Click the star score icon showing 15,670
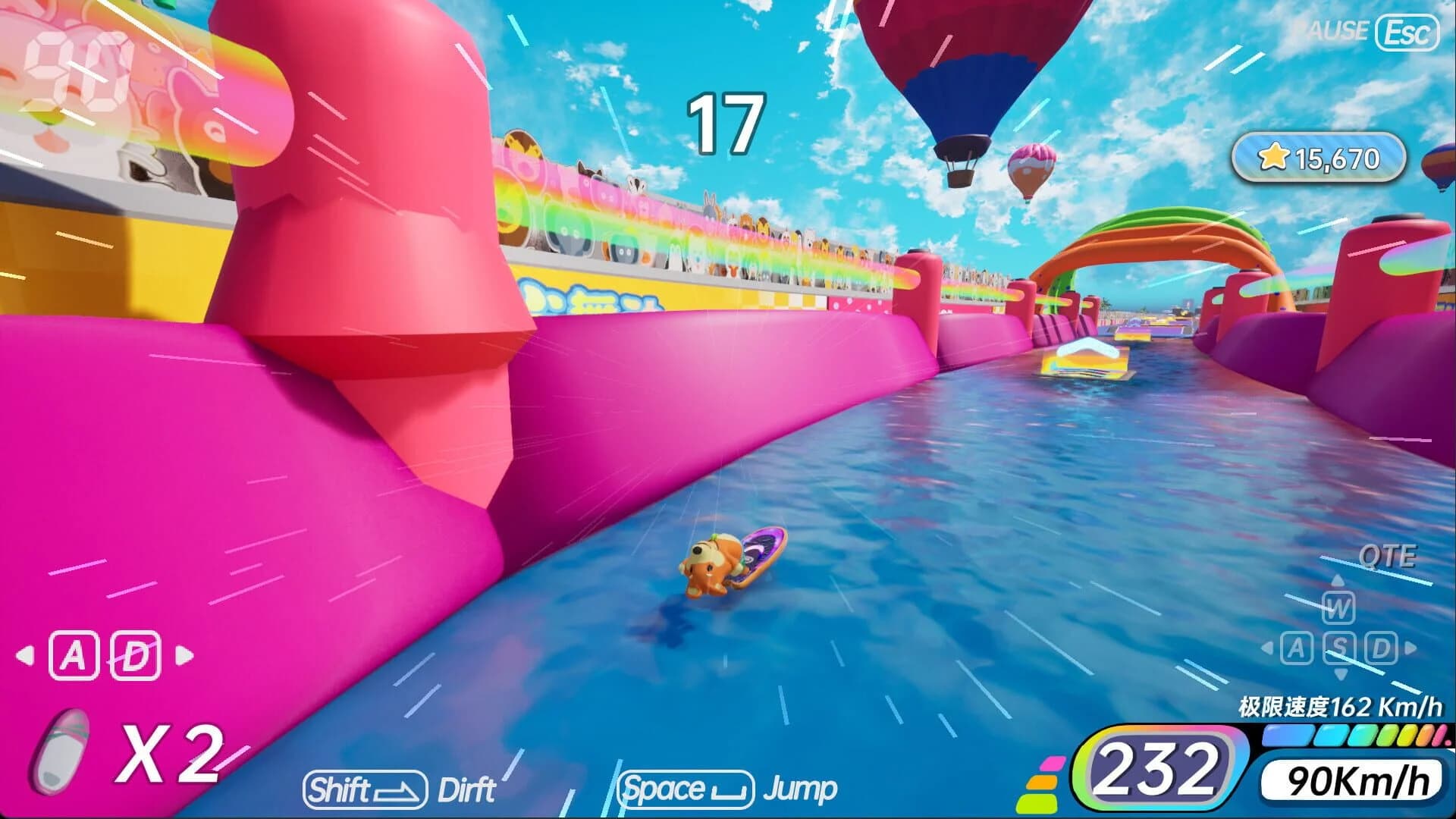Viewport: 1456px width, 819px height. [1273, 157]
